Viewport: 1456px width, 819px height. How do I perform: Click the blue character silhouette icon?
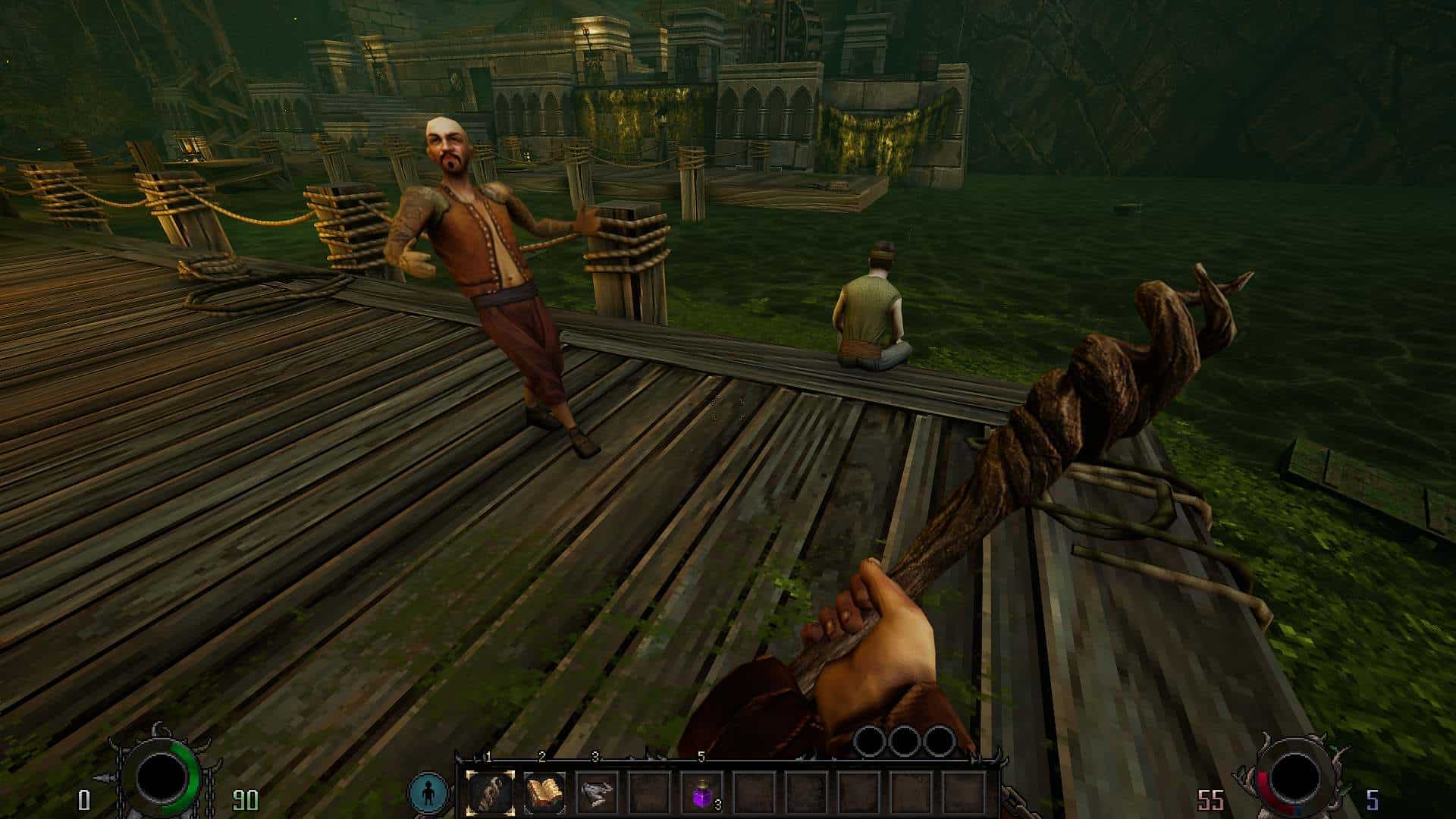click(428, 793)
